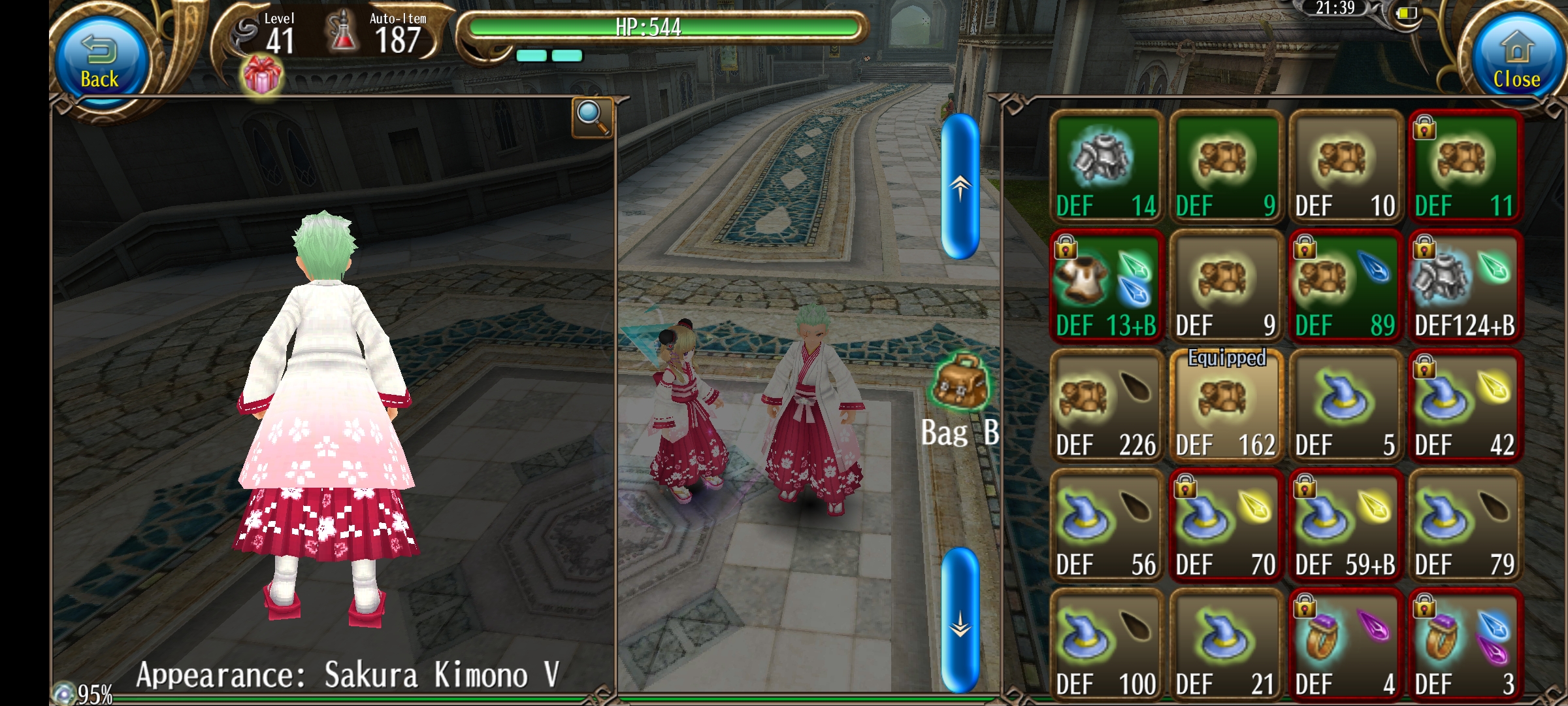Choose the white shirt armor DEF 13+B
1568x706 pixels.
(x=1107, y=286)
